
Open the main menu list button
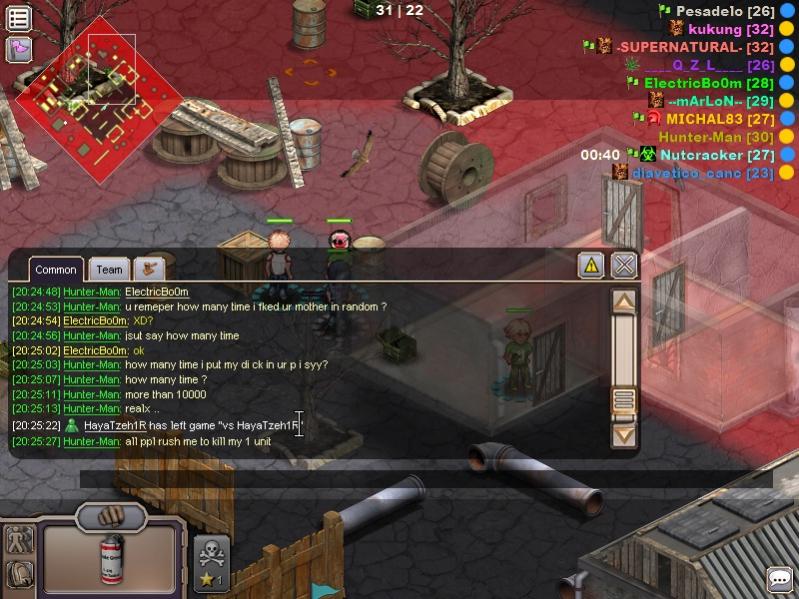19,18
